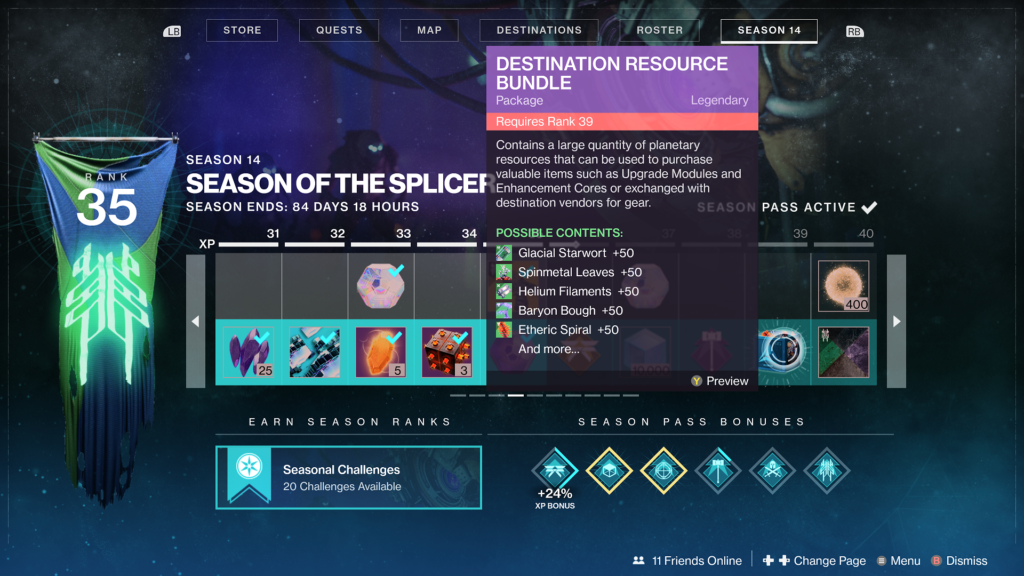The height and width of the screenshot is (576, 1024).
Task: Select the Season 14 tab
Action: tap(769, 30)
